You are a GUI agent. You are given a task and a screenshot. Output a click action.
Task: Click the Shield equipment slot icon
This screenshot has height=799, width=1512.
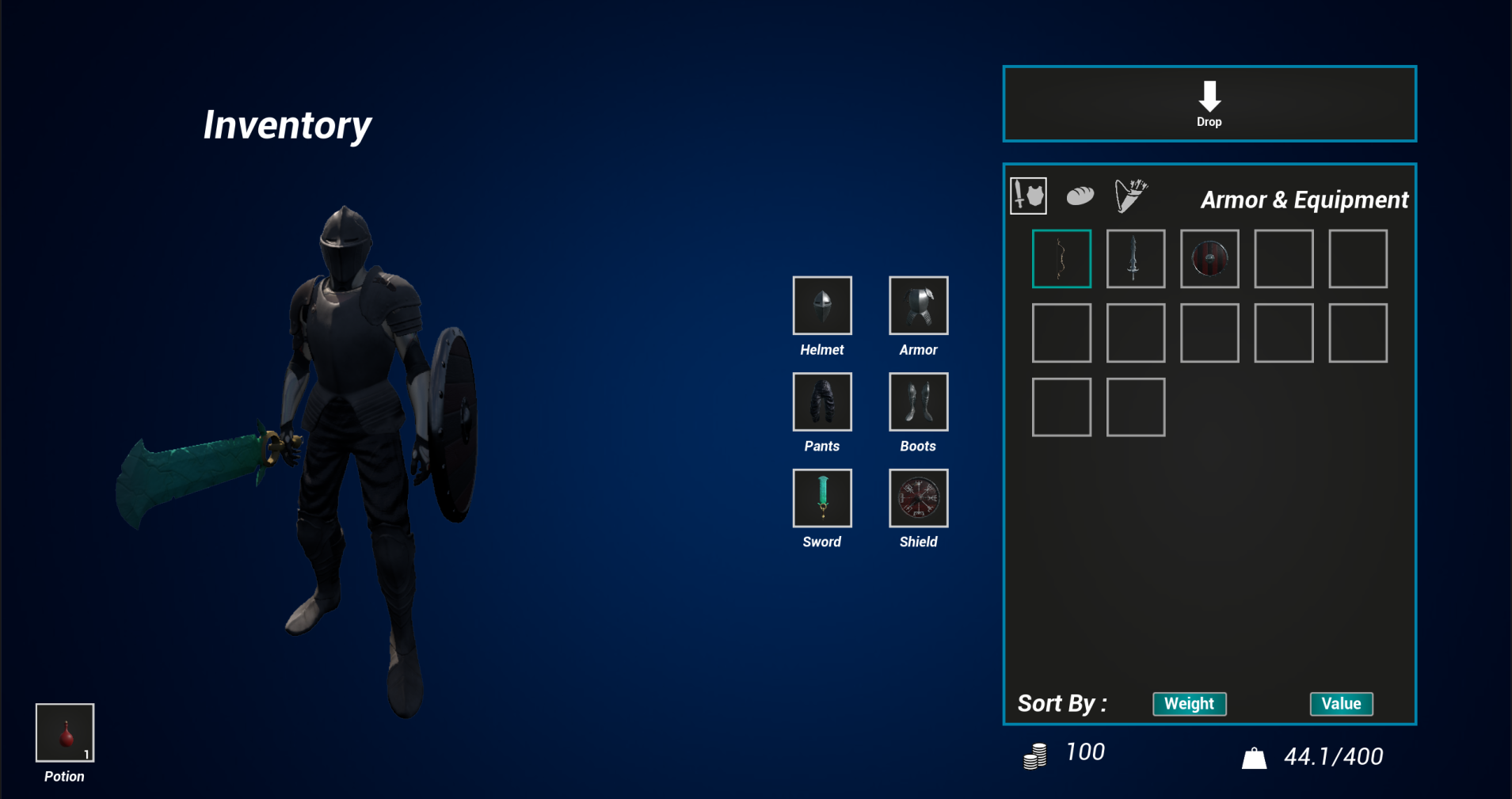(918, 497)
